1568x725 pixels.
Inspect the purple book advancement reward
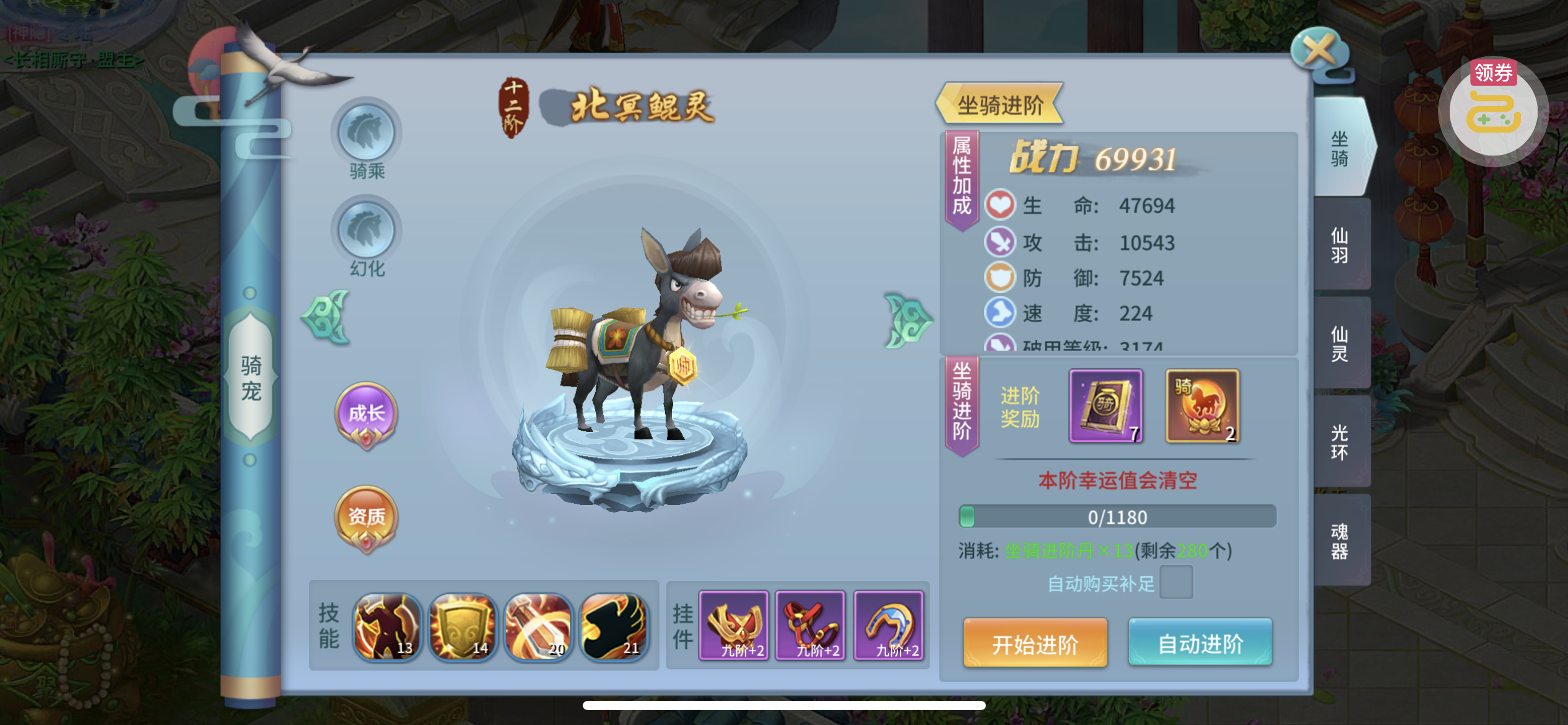1106,406
